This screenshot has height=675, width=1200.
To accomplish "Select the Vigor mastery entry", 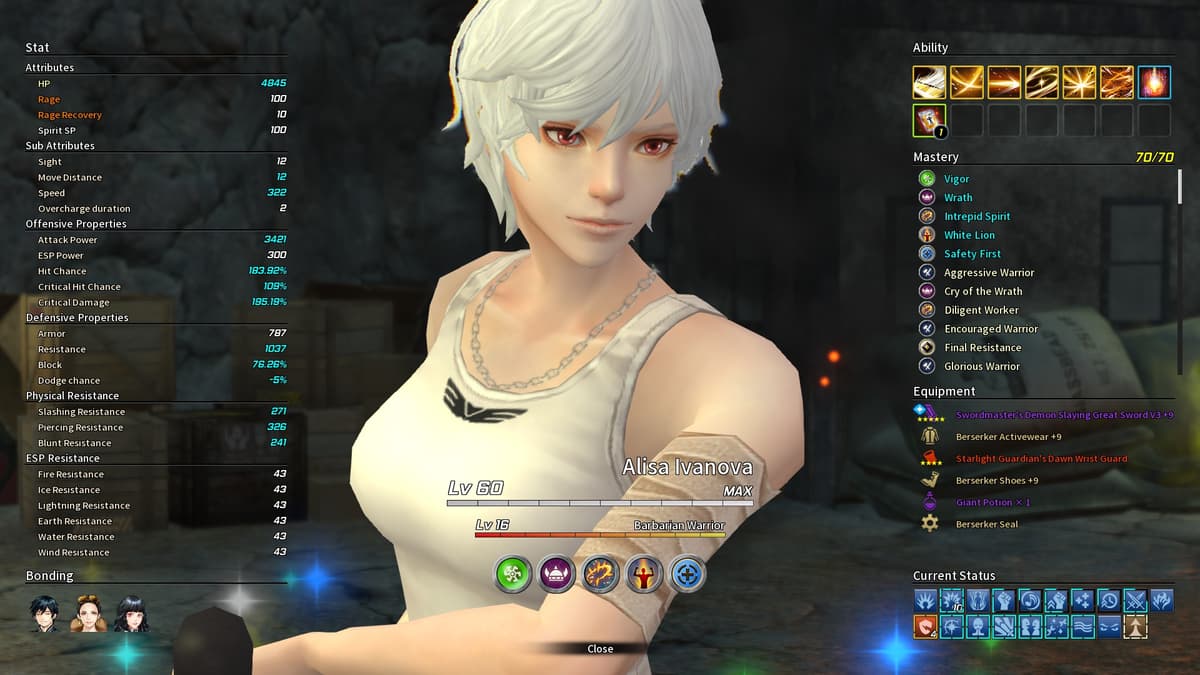I will click(x=957, y=179).
